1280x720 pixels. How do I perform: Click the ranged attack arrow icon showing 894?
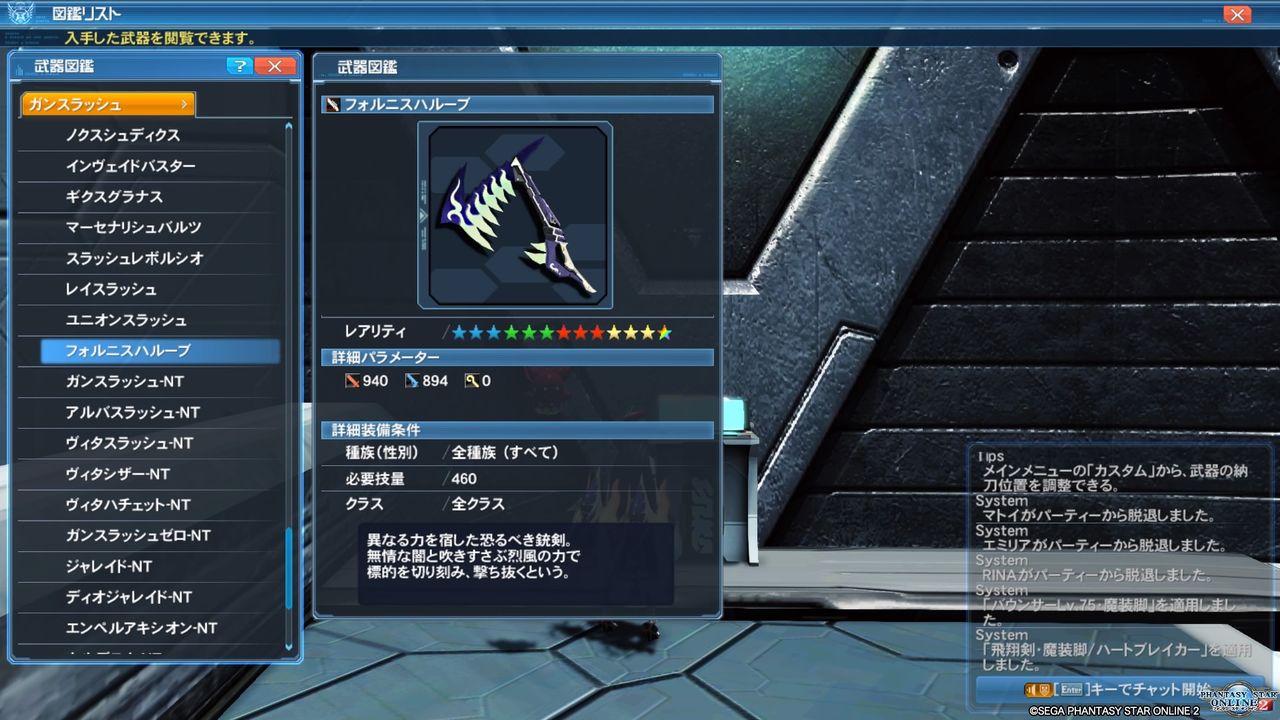412,380
